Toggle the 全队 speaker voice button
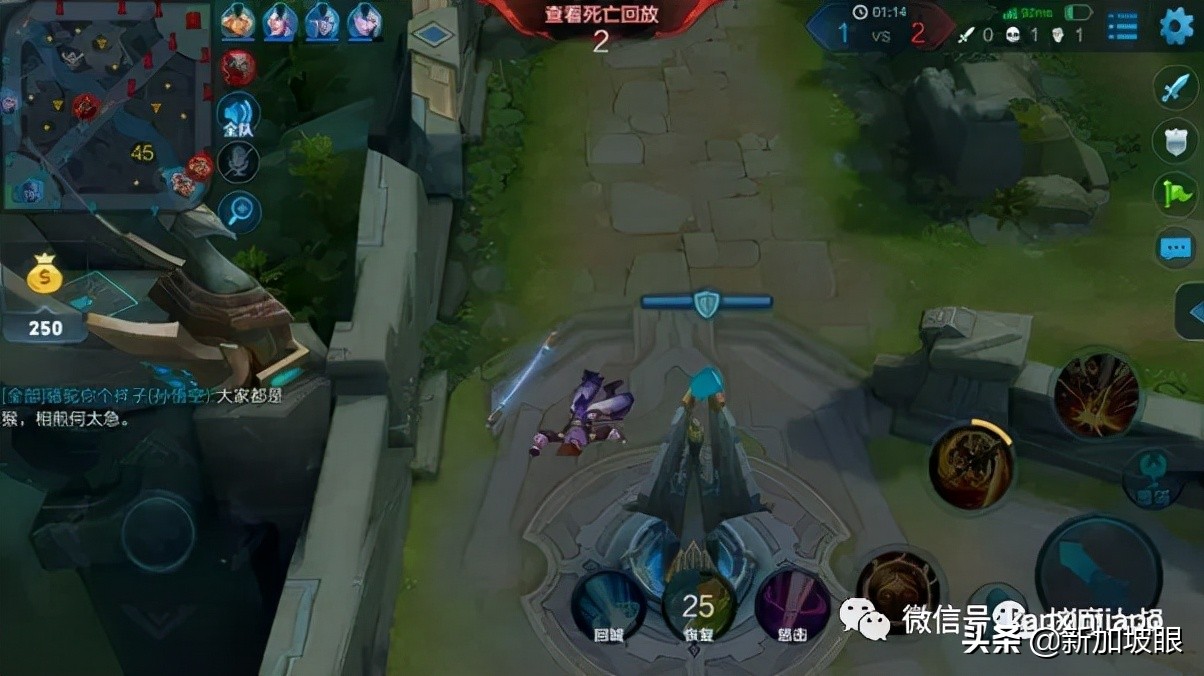 [238, 116]
